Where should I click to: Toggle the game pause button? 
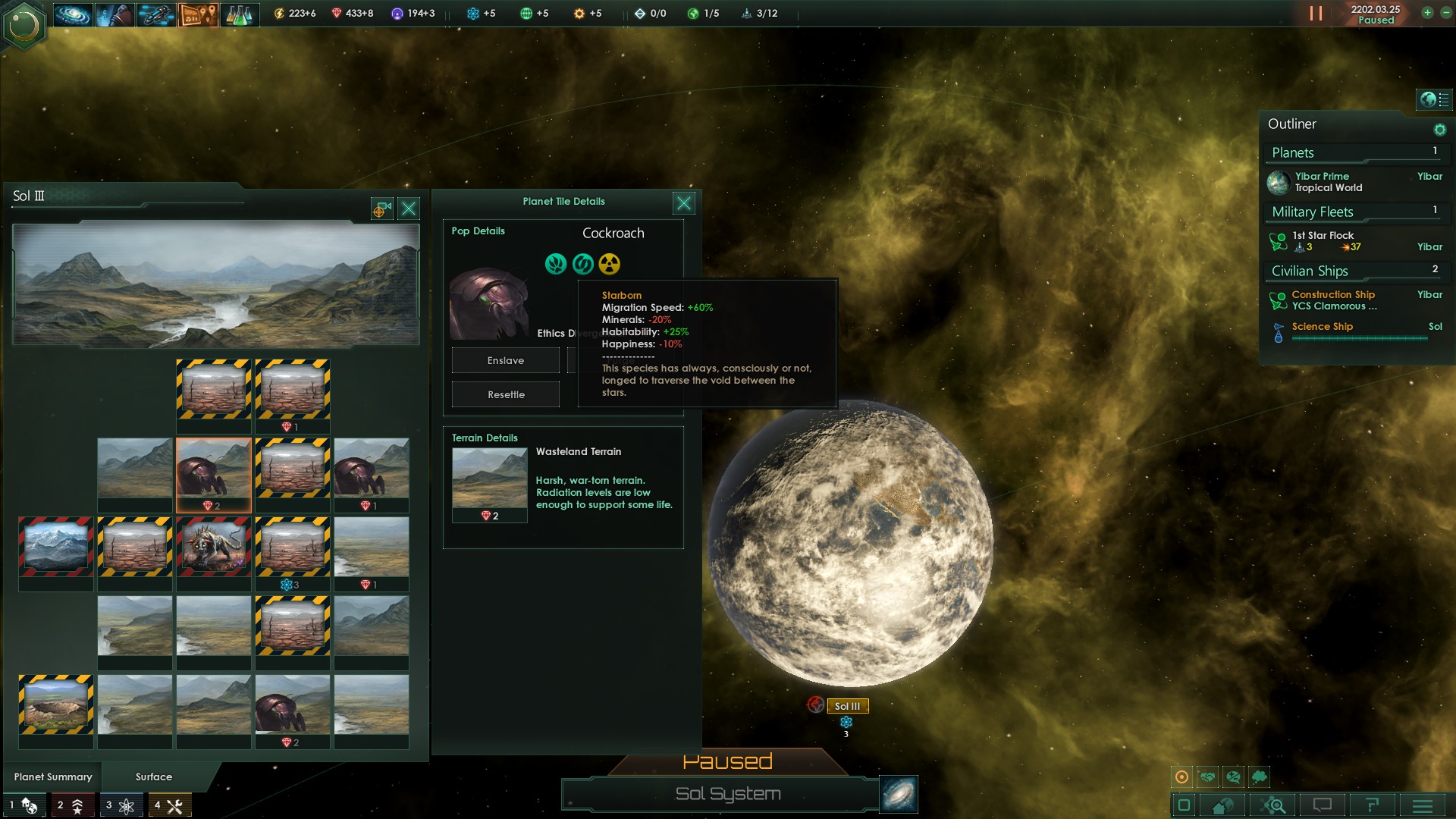coord(1316,14)
